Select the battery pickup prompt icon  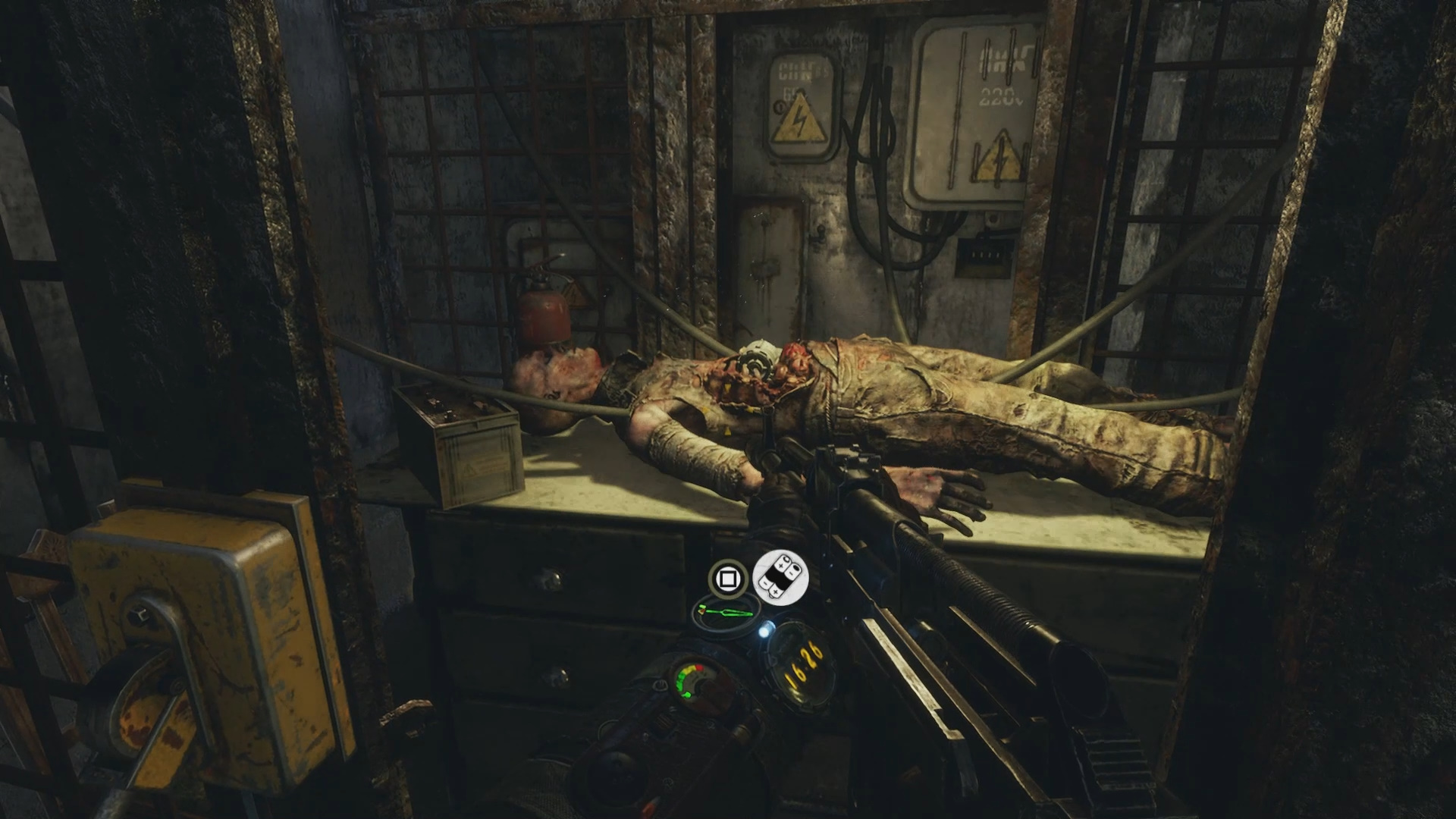click(x=780, y=577)
